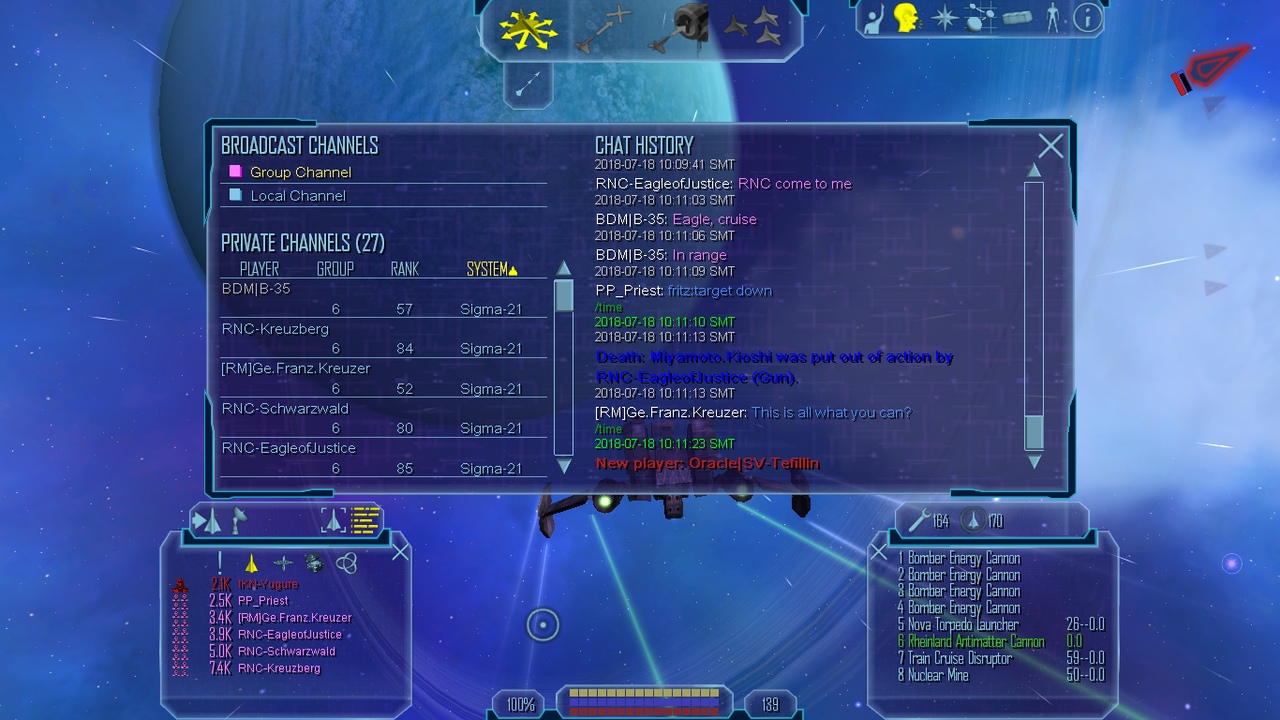Select the Group Channel broadcast option
The height and width of the screenshot is (720, 1280).
point(300,172)
